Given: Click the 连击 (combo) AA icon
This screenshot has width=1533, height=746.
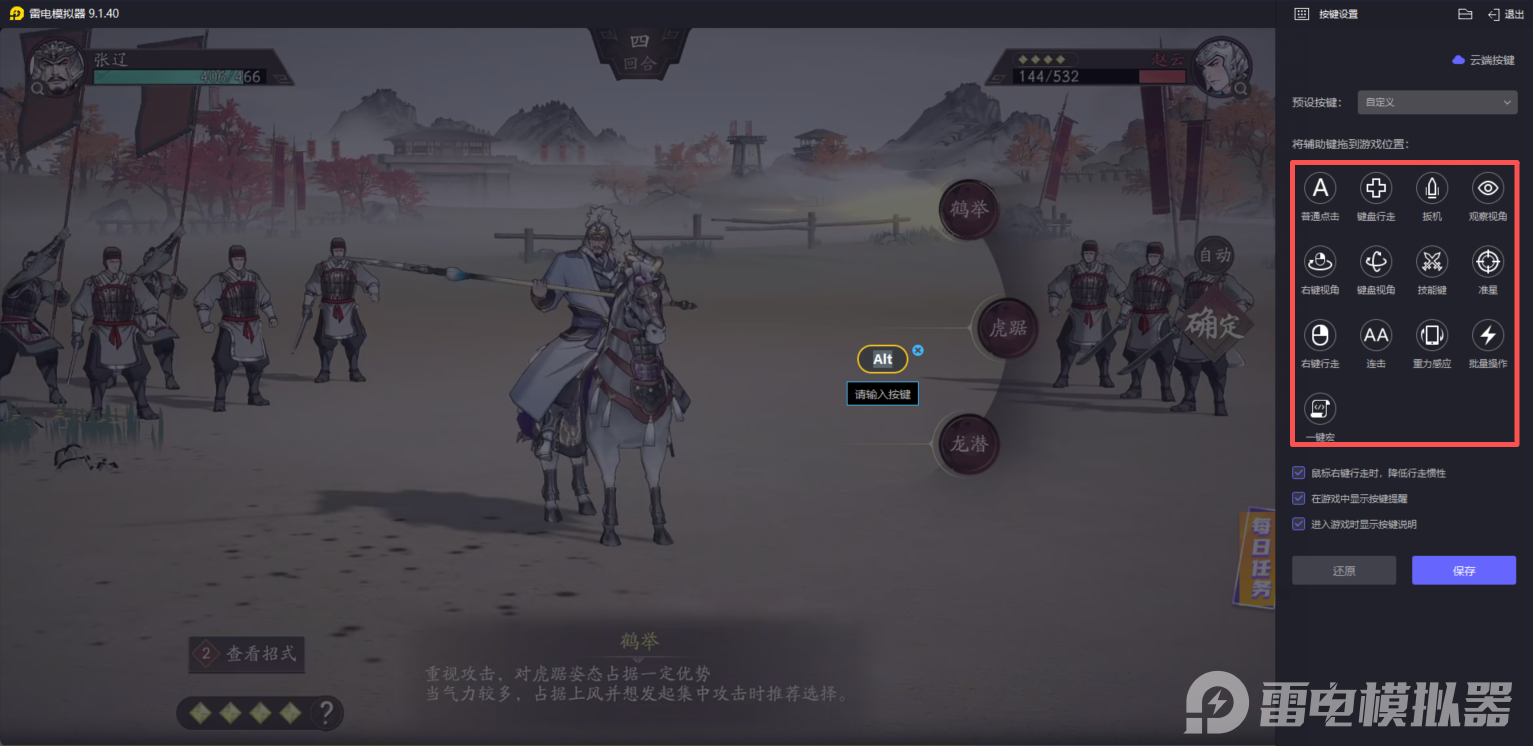Looking at the screenshot, I should coord(1376,336).
